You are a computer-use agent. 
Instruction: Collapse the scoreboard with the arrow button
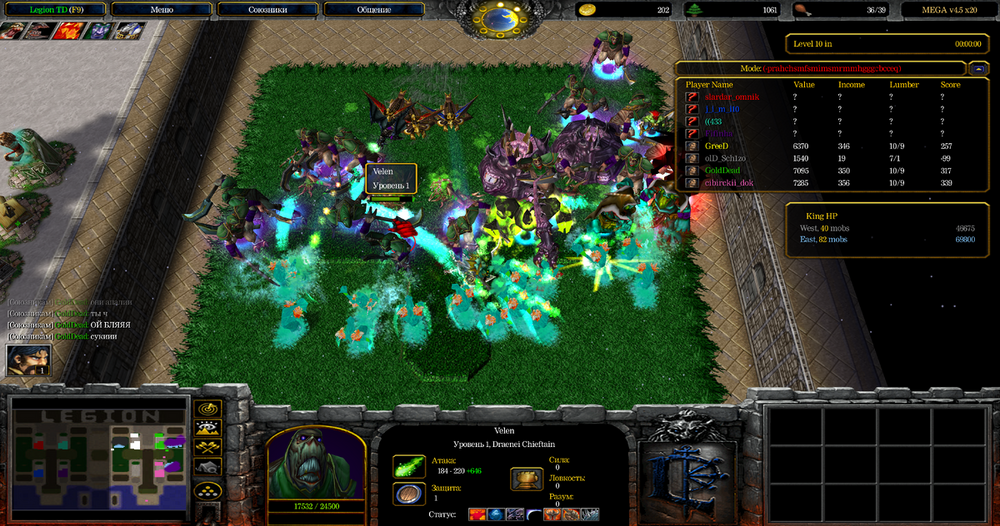click(x=979, y=68)
